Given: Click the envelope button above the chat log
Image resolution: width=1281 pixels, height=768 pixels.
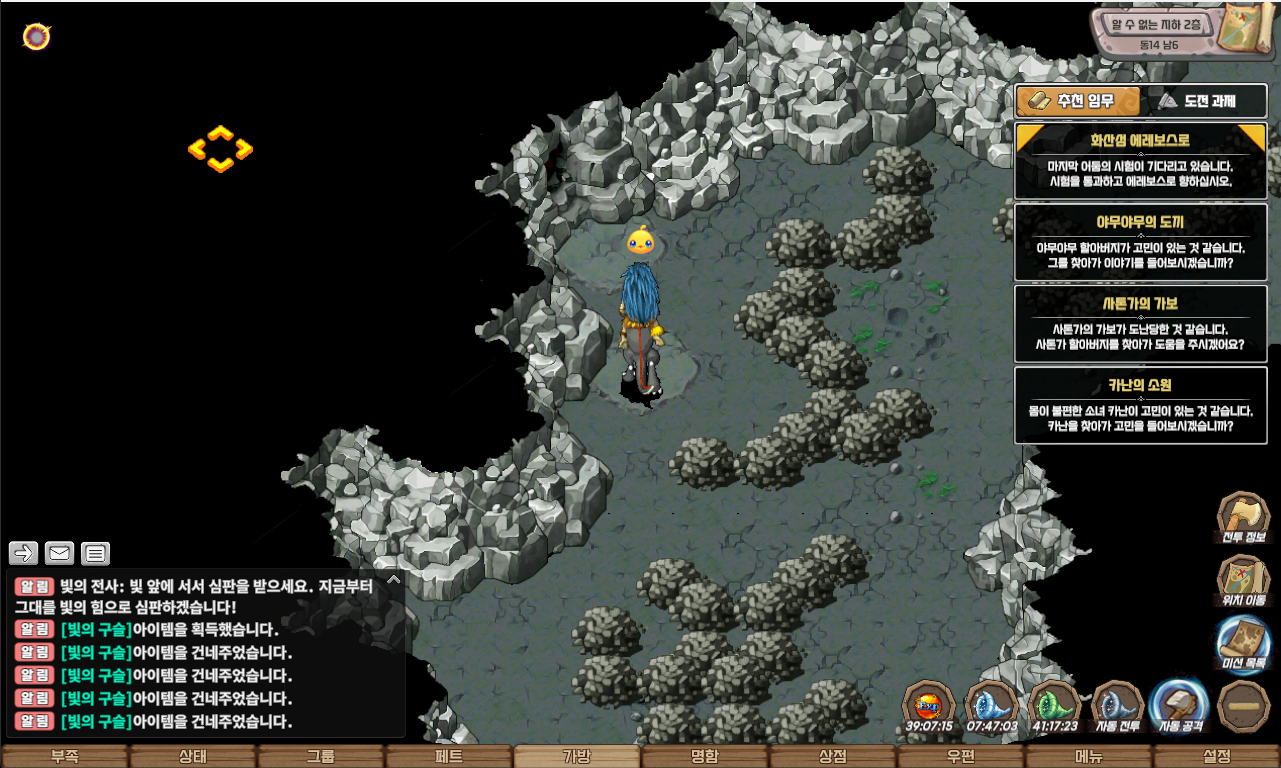Looking at the screenshot, I should 60,553.
